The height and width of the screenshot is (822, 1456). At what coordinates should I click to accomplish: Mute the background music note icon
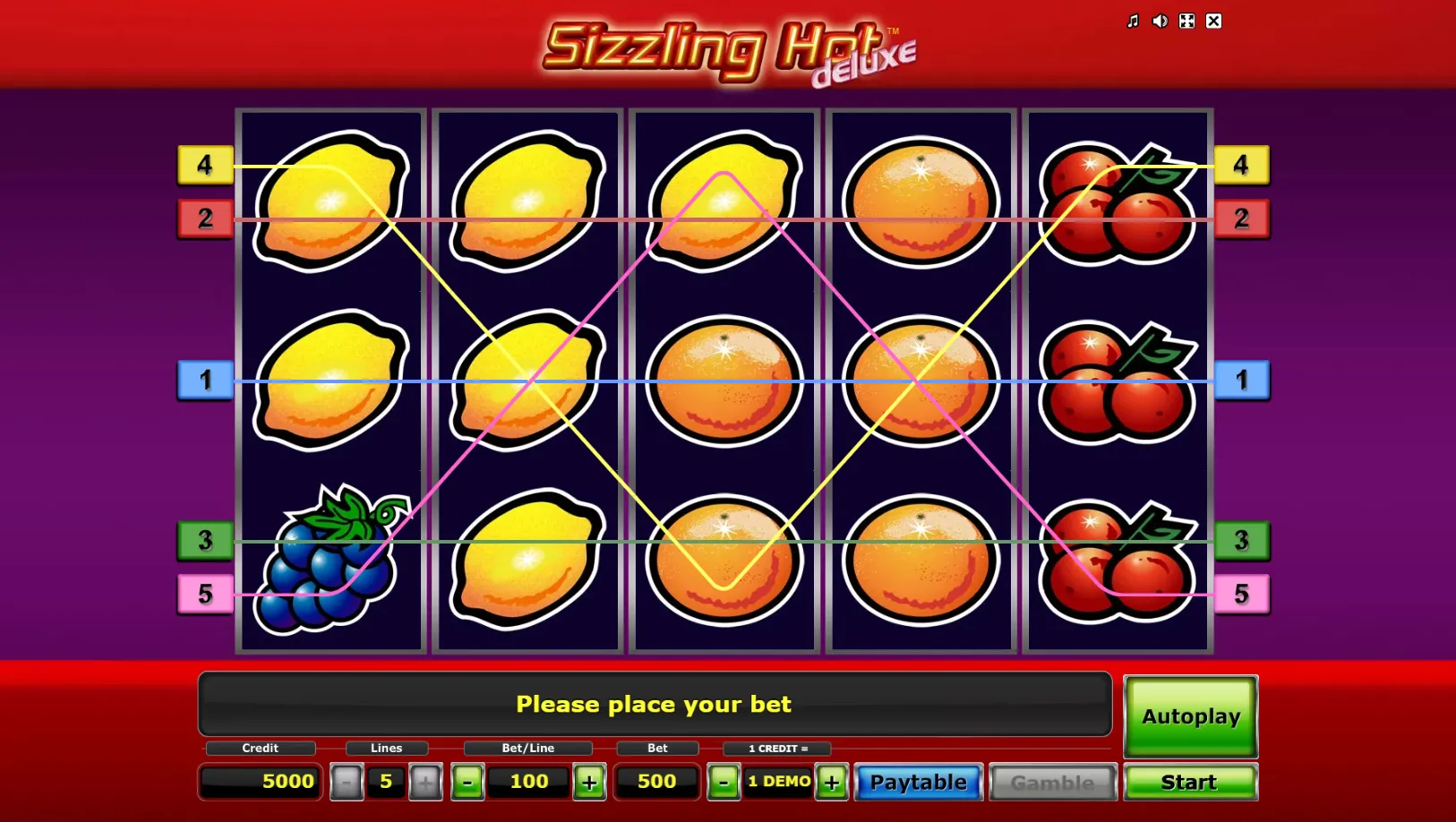pos(1133,21)
